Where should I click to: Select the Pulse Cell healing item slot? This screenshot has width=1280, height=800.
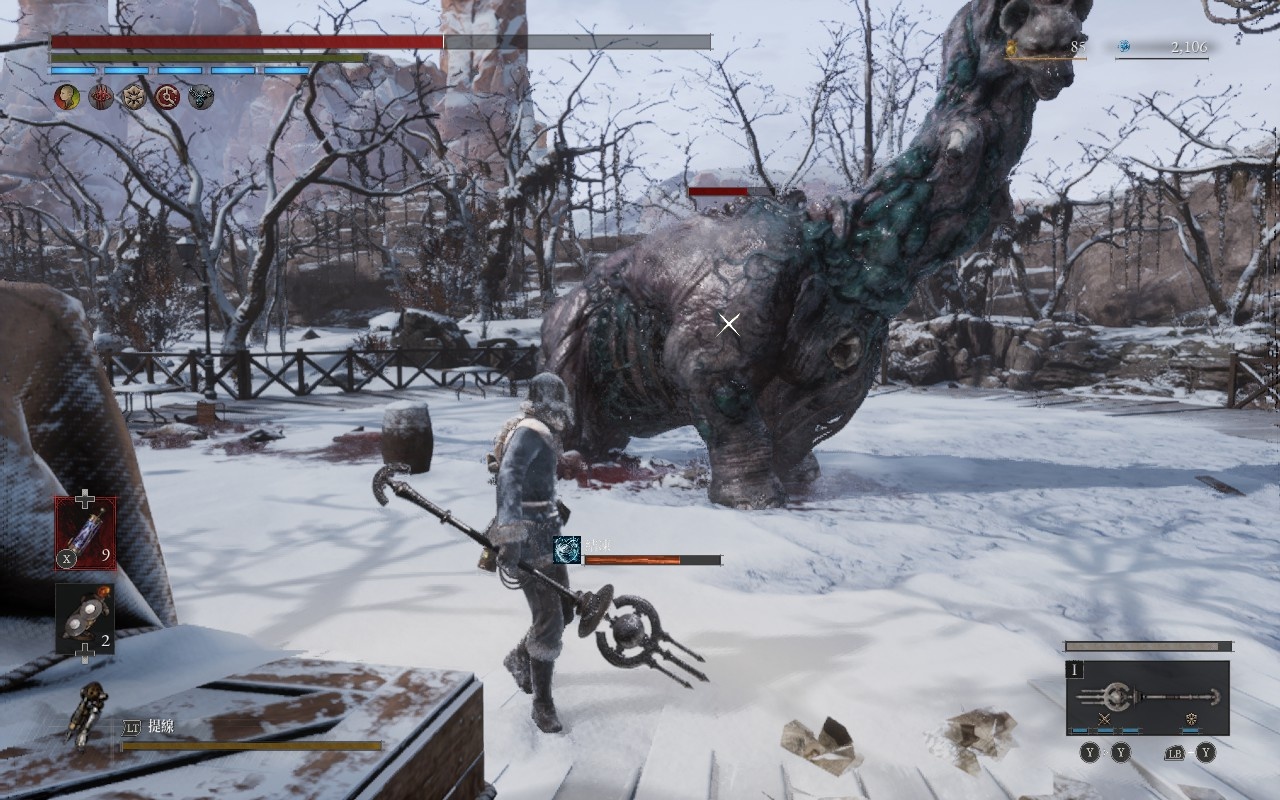85,534
